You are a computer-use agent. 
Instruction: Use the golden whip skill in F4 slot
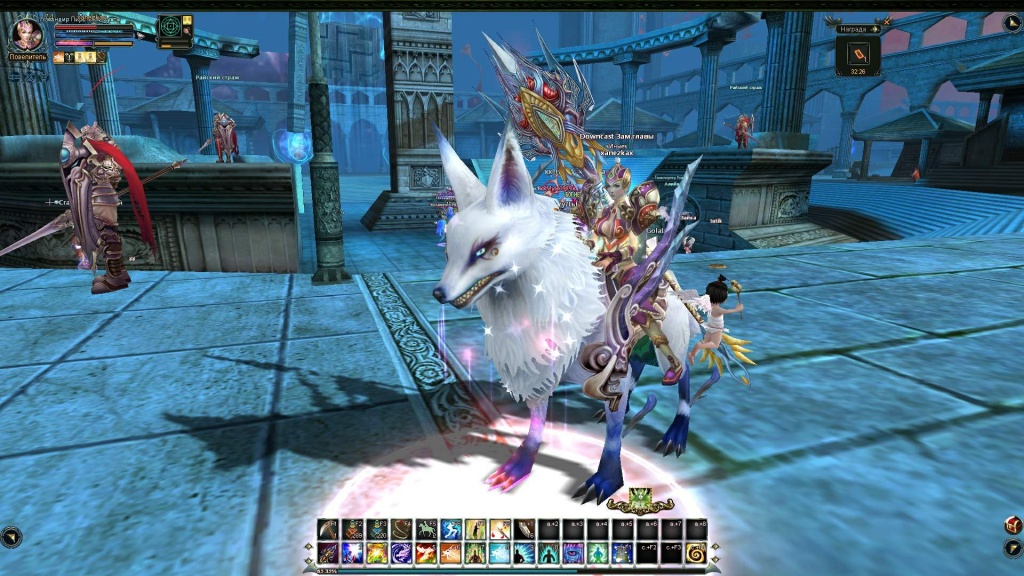(x=401, y=530)
